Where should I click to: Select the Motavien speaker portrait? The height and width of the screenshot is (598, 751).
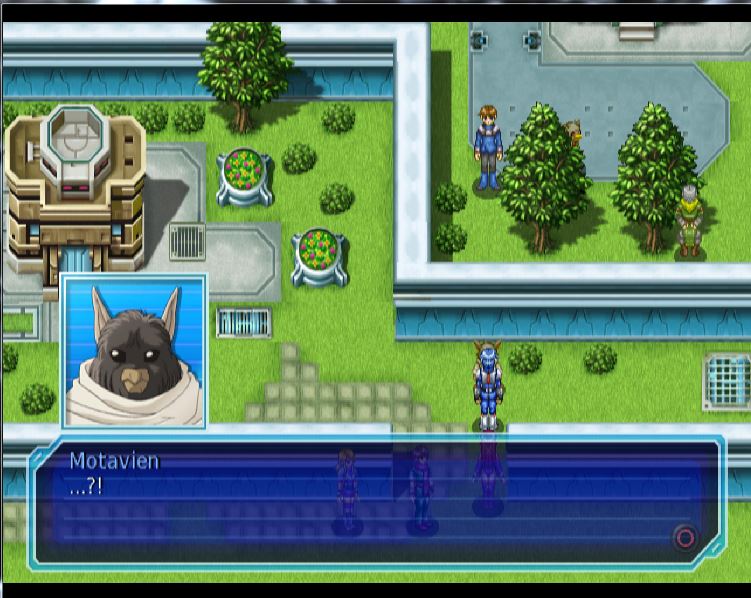pyautogui.click(x=135, y=352)
